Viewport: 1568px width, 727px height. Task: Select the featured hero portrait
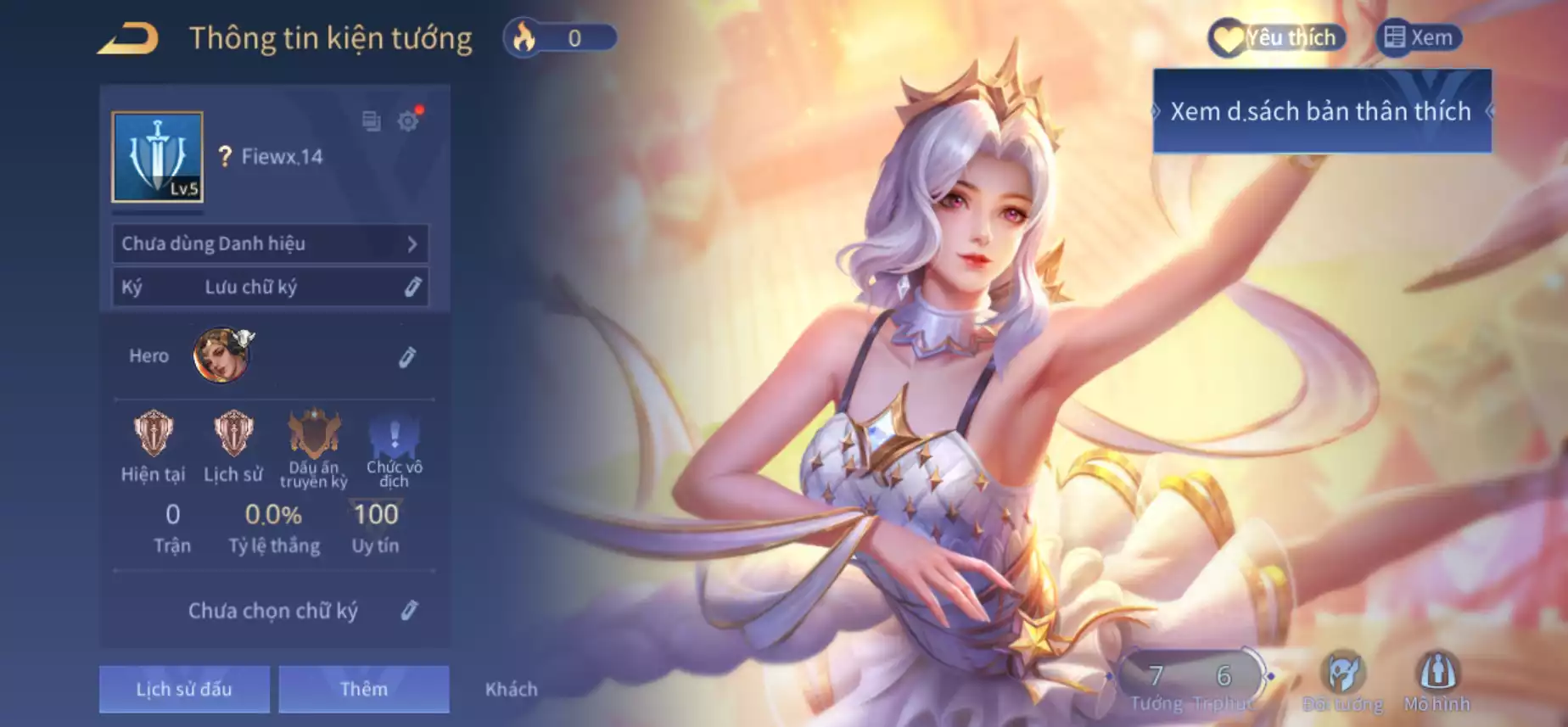[222, 355]
